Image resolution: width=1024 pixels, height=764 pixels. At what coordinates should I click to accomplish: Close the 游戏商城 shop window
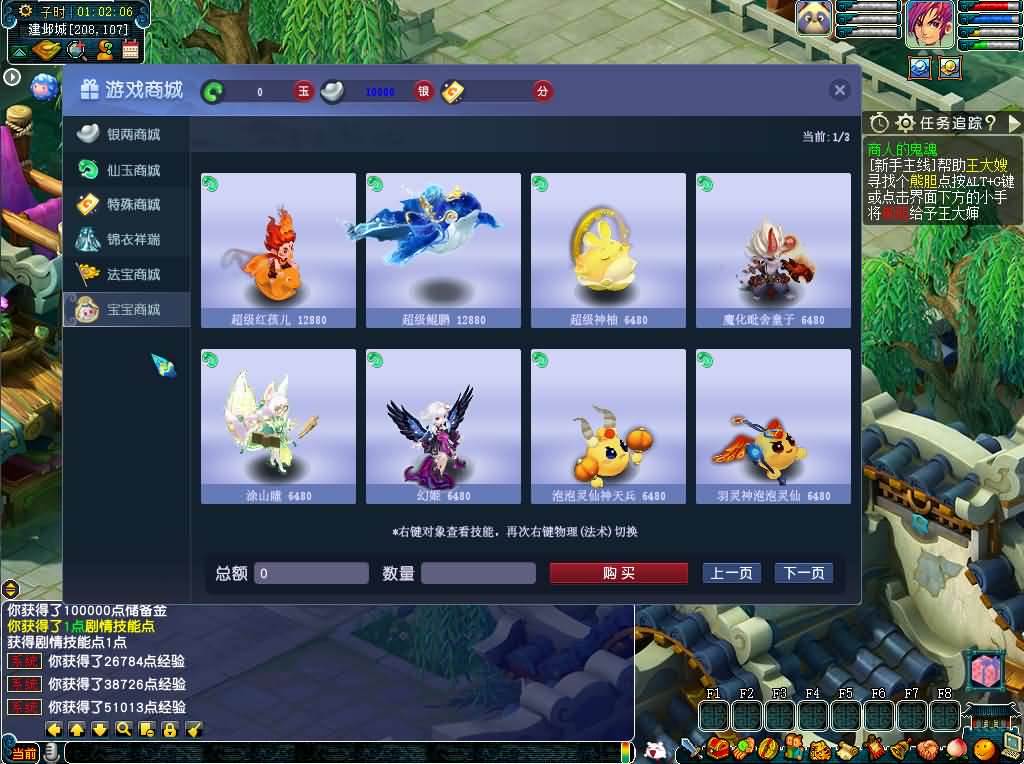(839, 91)
